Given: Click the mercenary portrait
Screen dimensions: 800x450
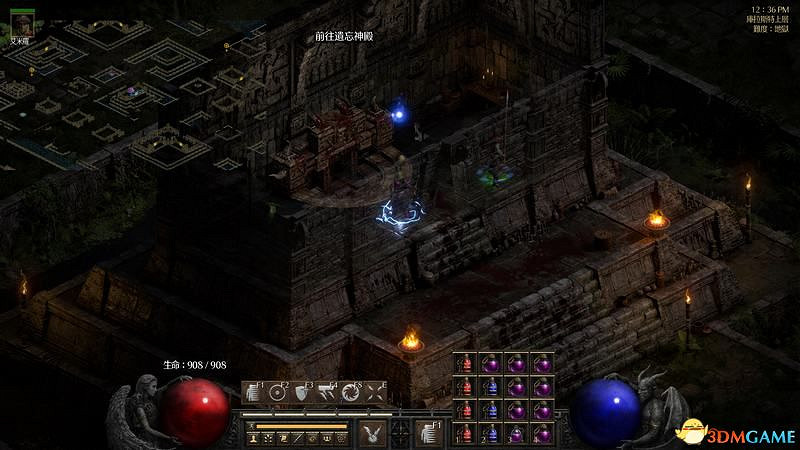Looking at the screenshot, I should [x=21, y=25].
